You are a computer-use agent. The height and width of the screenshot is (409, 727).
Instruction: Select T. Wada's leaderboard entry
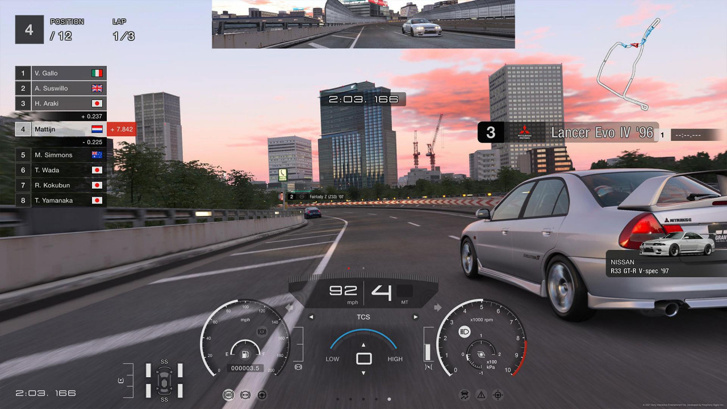(x=60, y=170)
